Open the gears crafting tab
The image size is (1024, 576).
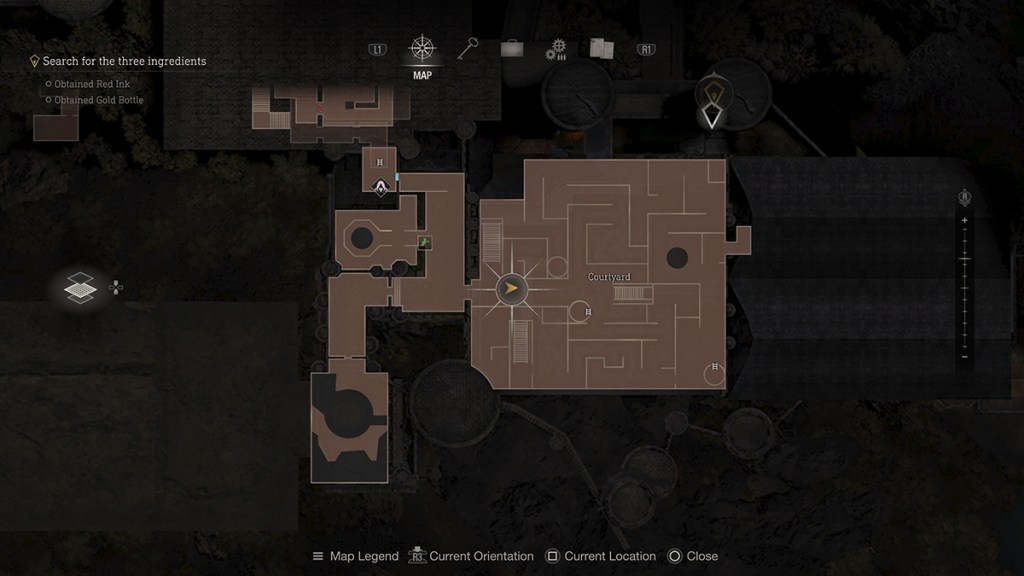(556, 50)
